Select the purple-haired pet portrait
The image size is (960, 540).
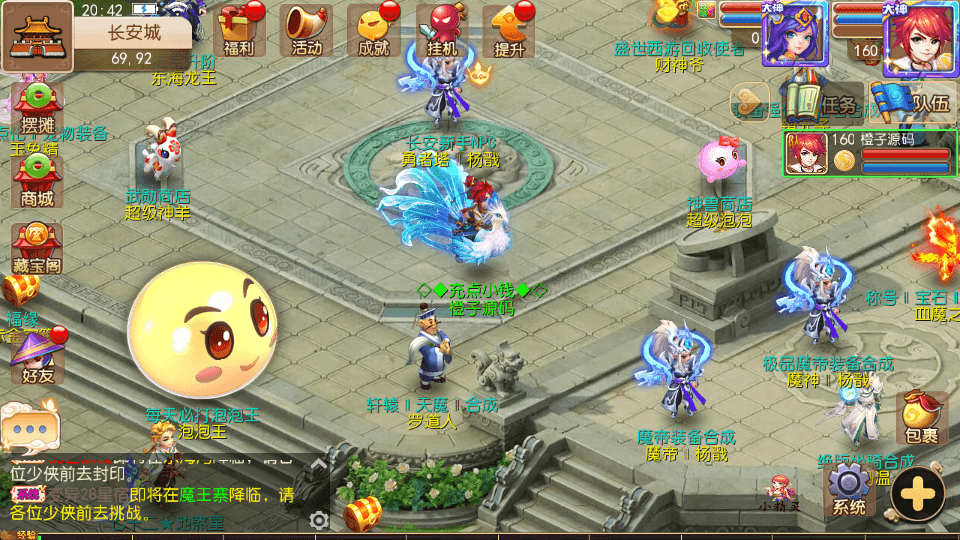pos(794,35)
